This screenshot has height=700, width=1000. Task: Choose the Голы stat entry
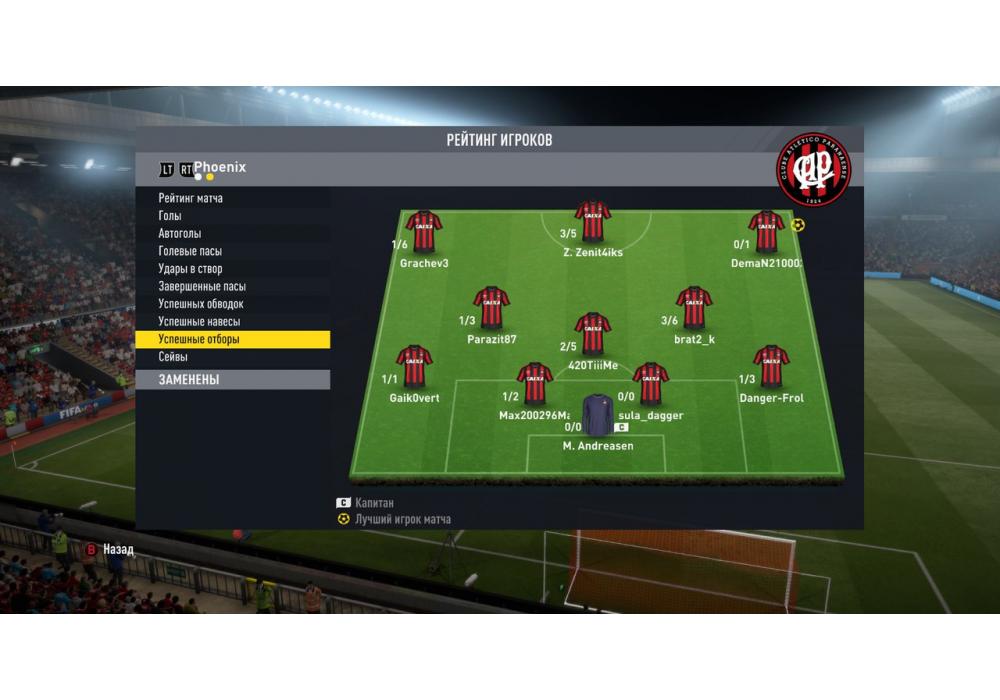[169, 216]
